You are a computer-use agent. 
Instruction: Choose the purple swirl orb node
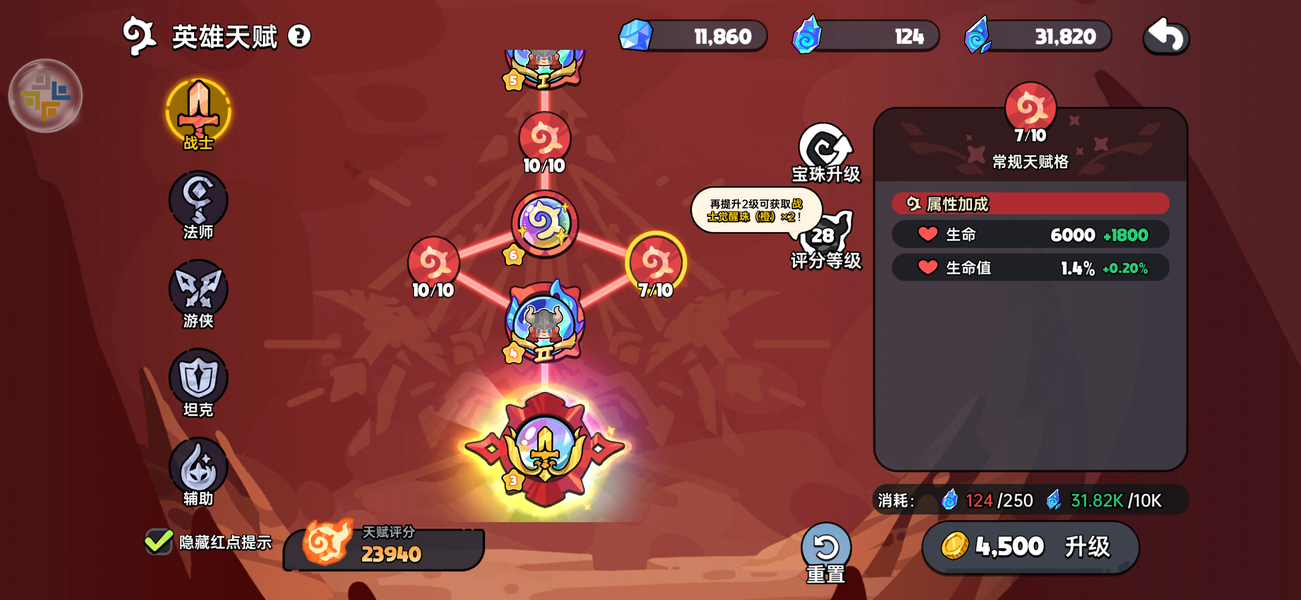click(x=545, y=224)
